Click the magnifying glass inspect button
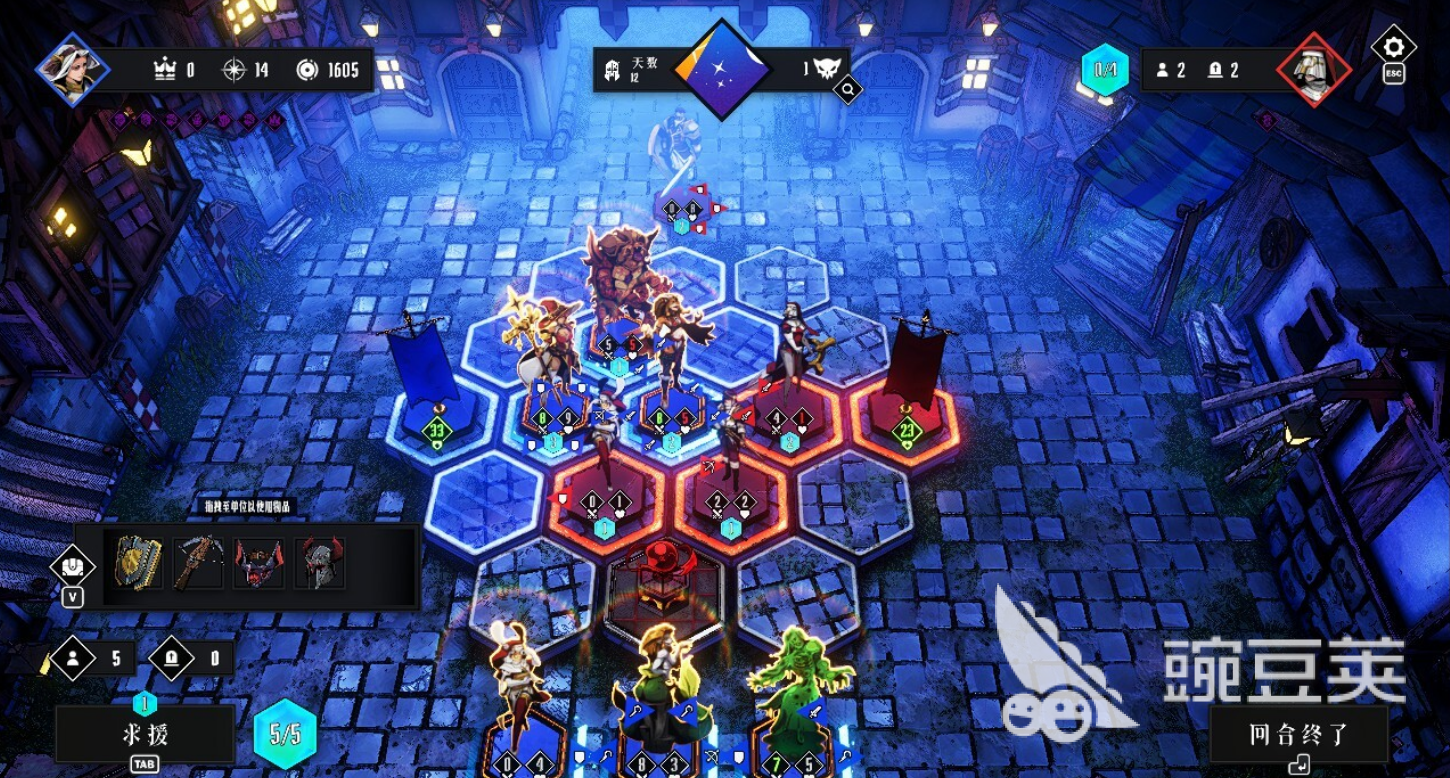Viewport: 1450px width, 778px height. [847, 90]
